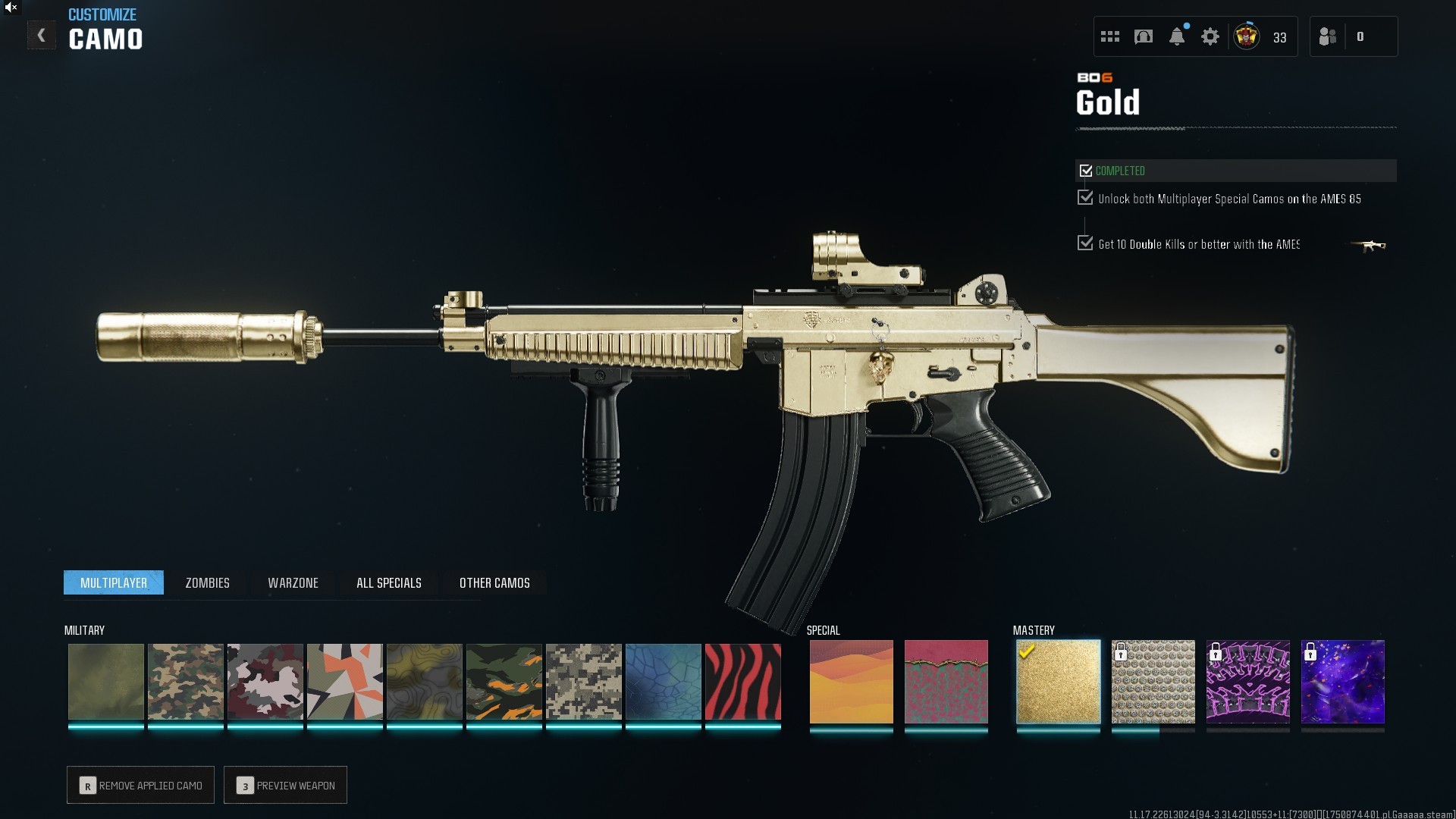This screenshot has height=819, width=1456.
Task: Select the Gold mastery camo
Action: tap(1058, 681)
